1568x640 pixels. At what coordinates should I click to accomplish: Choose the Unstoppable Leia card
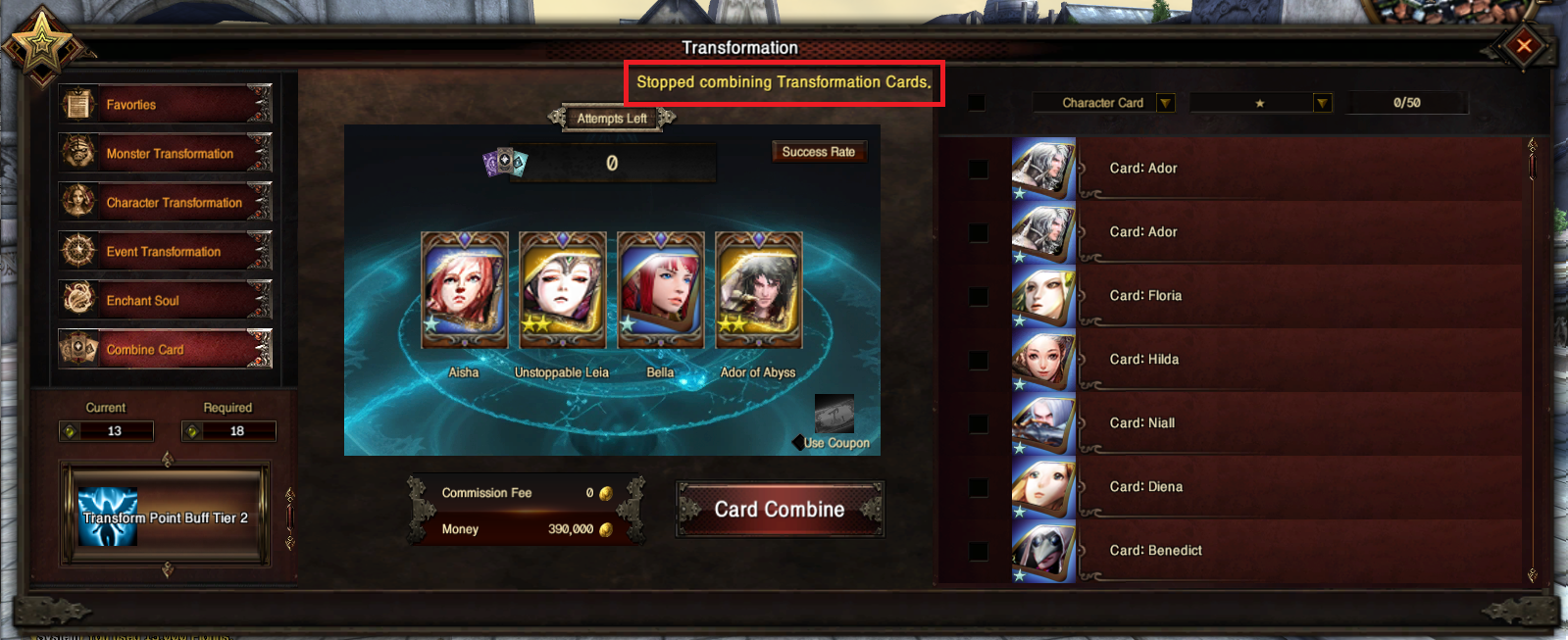pyautogui.click(x=562, y=290)
